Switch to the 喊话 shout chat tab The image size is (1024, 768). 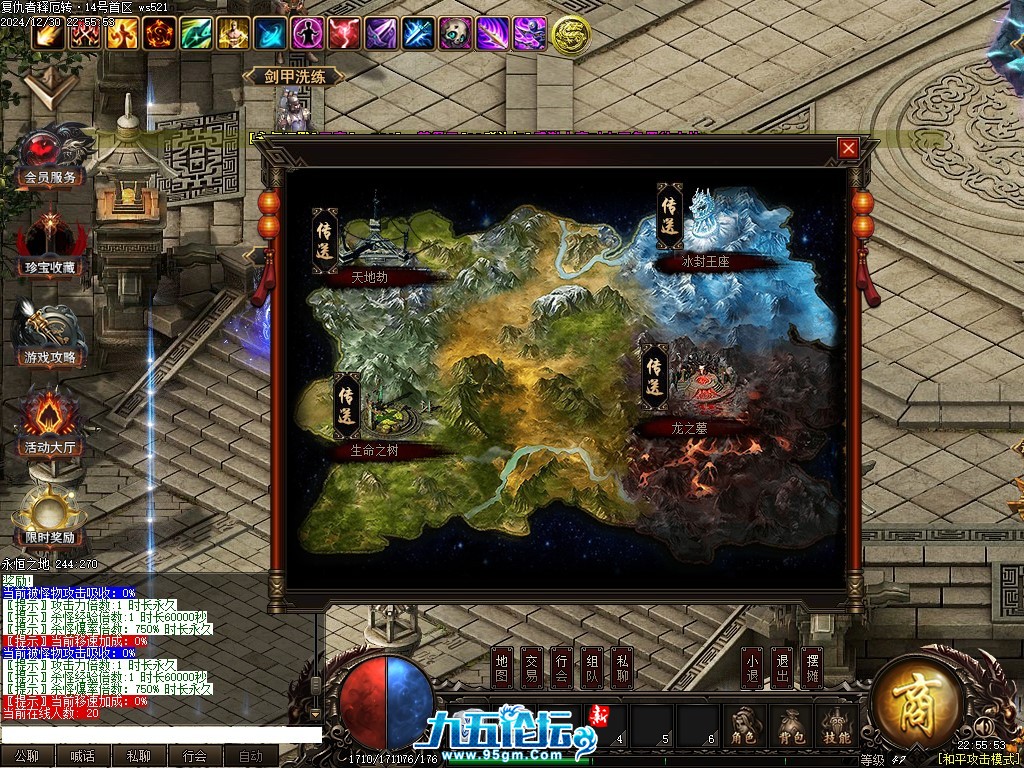82,757
